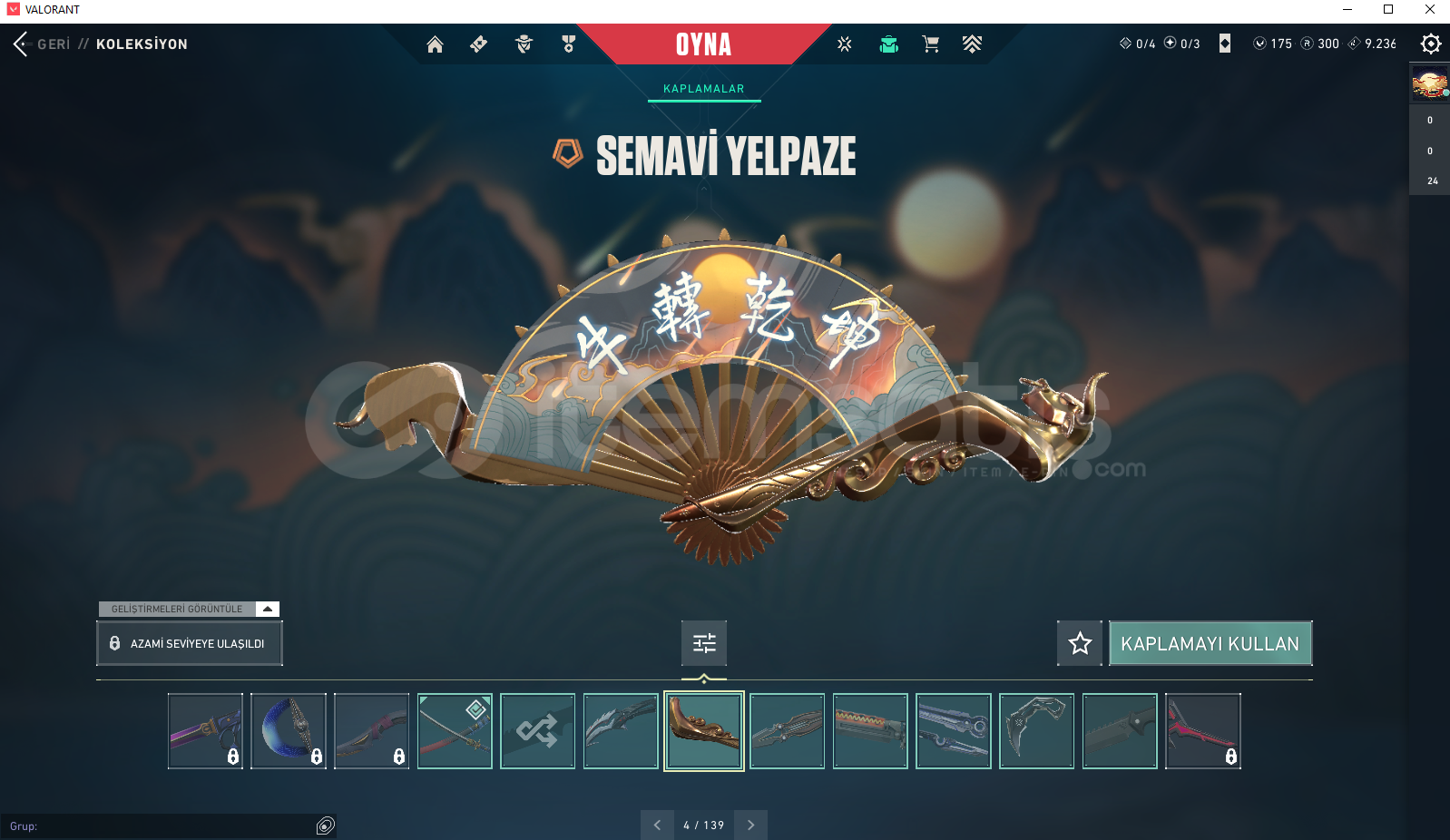Mark skin as favorite with star
1450x840 pixels.
click(x=1080, y=643)
